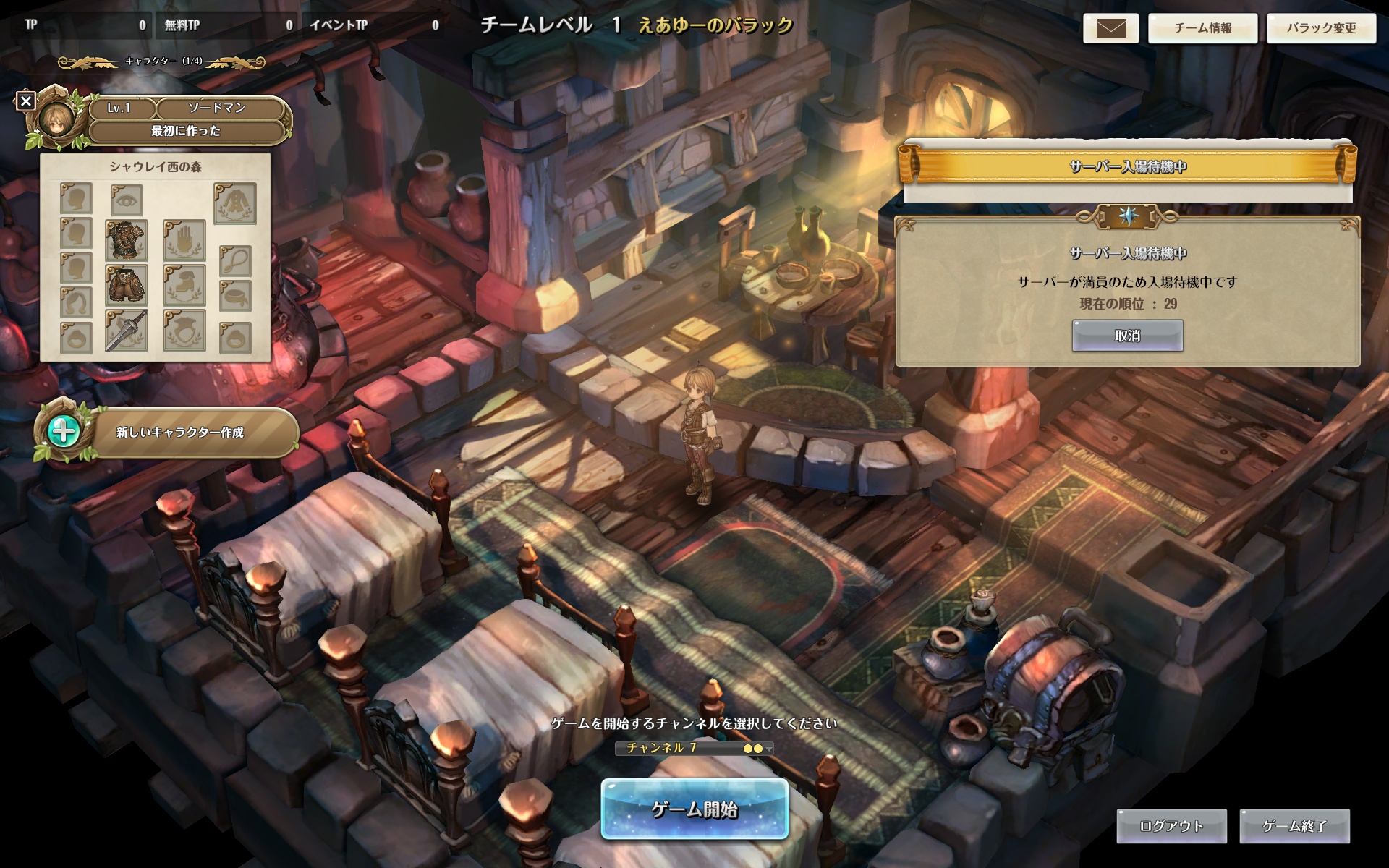Open the チャンネル 7 channel dropdown
This screenshot has height=868, width=1389.
point(694,748)
